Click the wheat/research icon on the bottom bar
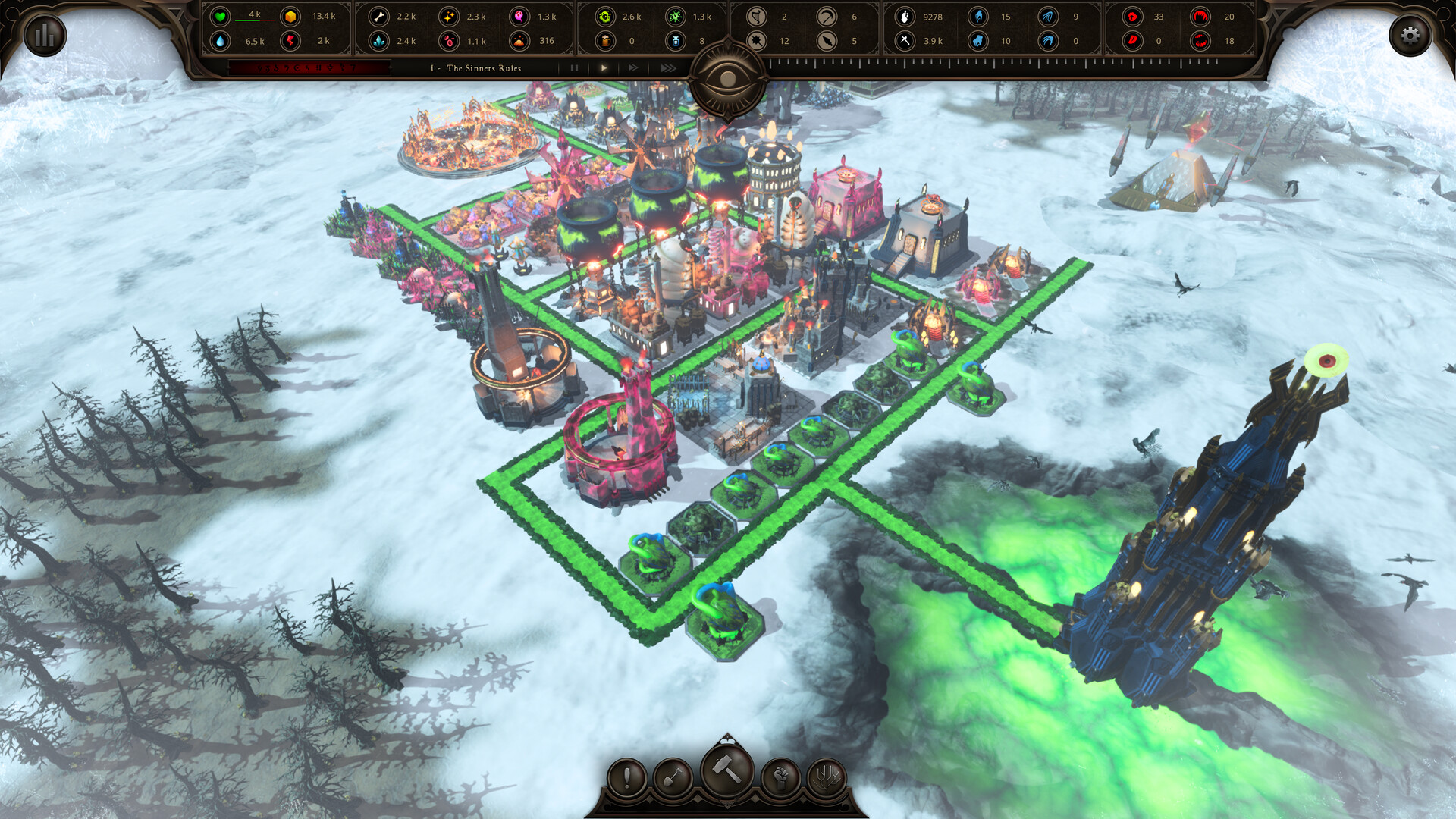 click(x=825, y=777)
